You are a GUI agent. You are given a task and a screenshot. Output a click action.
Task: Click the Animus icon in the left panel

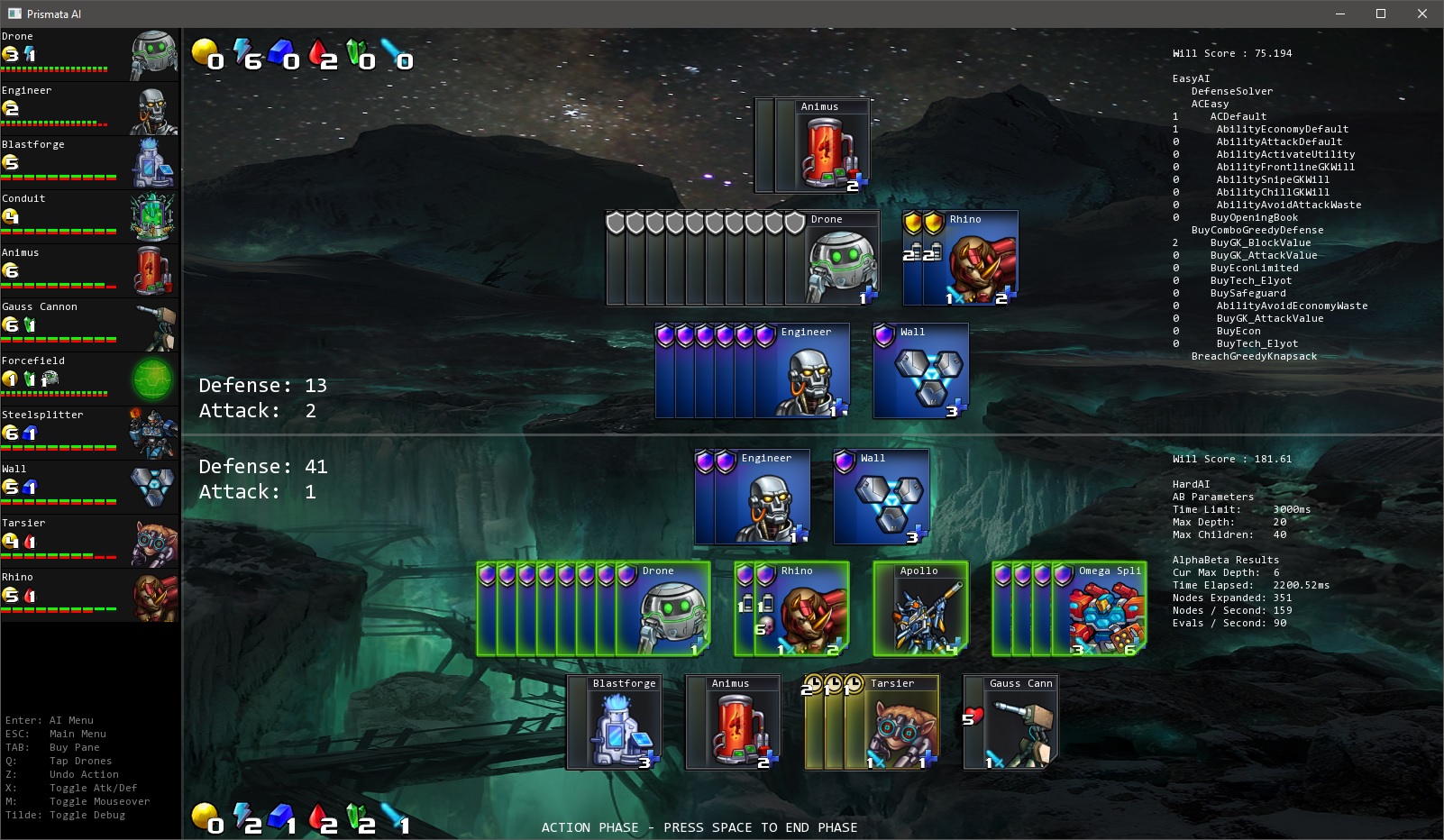click(153, 270)
